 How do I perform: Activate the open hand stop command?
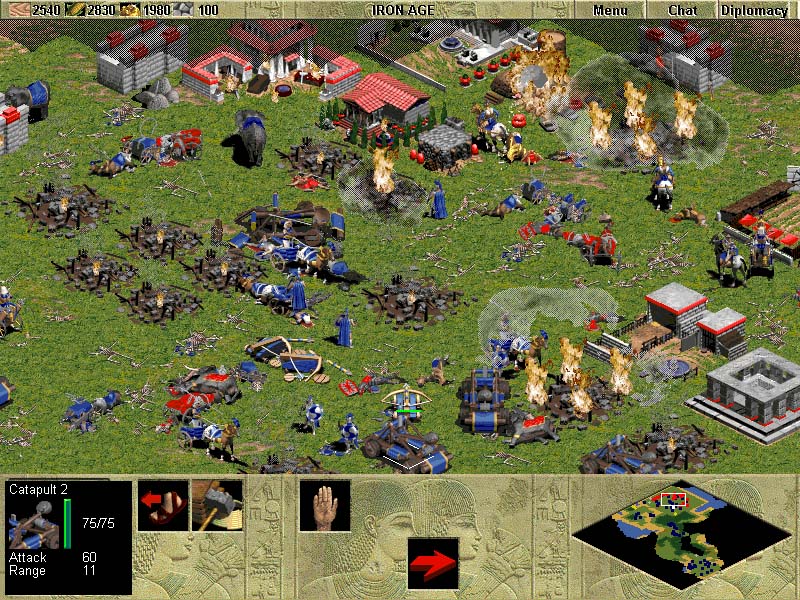point(325,505)
